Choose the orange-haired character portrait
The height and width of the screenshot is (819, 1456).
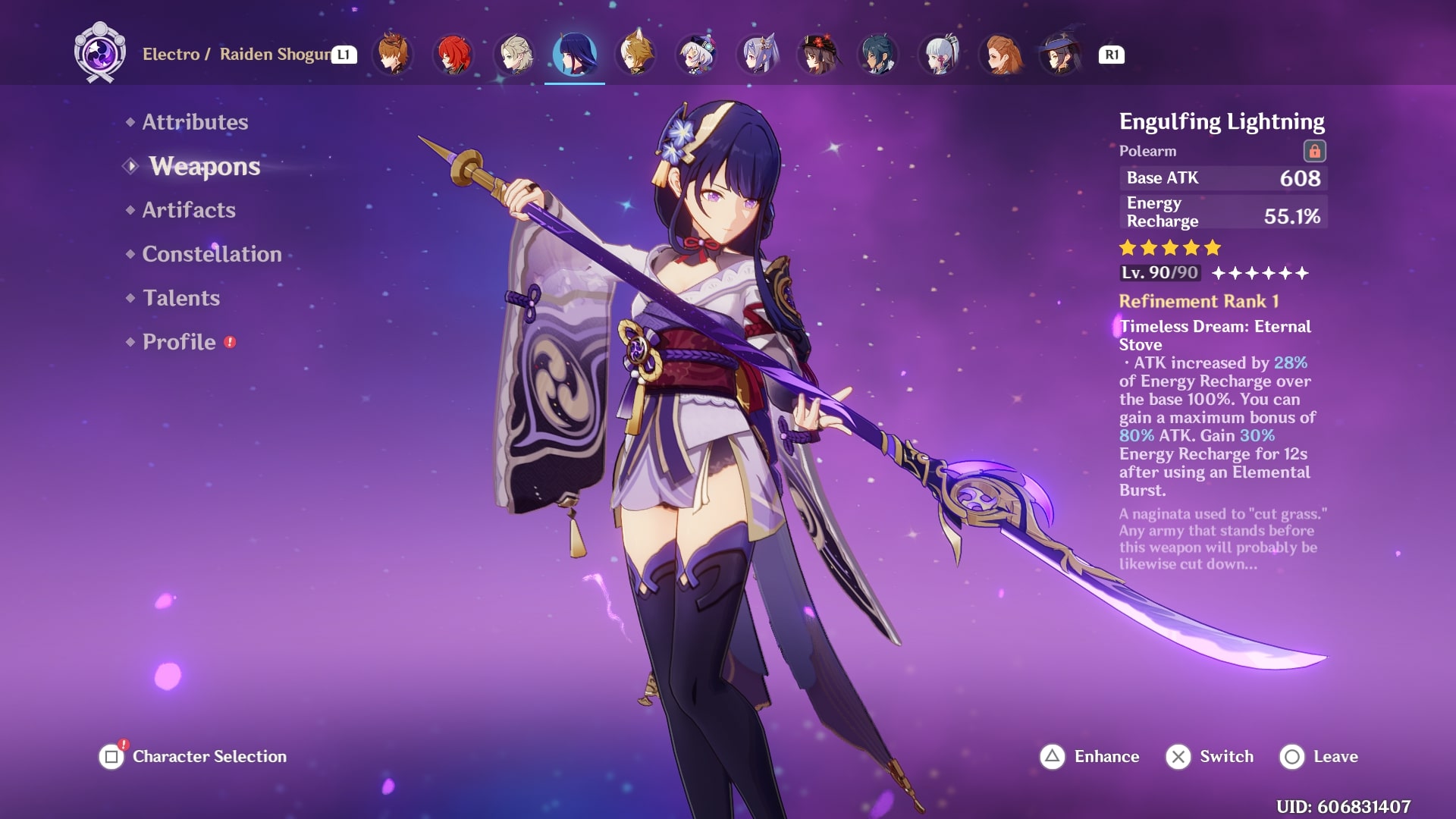[1000, 55]
